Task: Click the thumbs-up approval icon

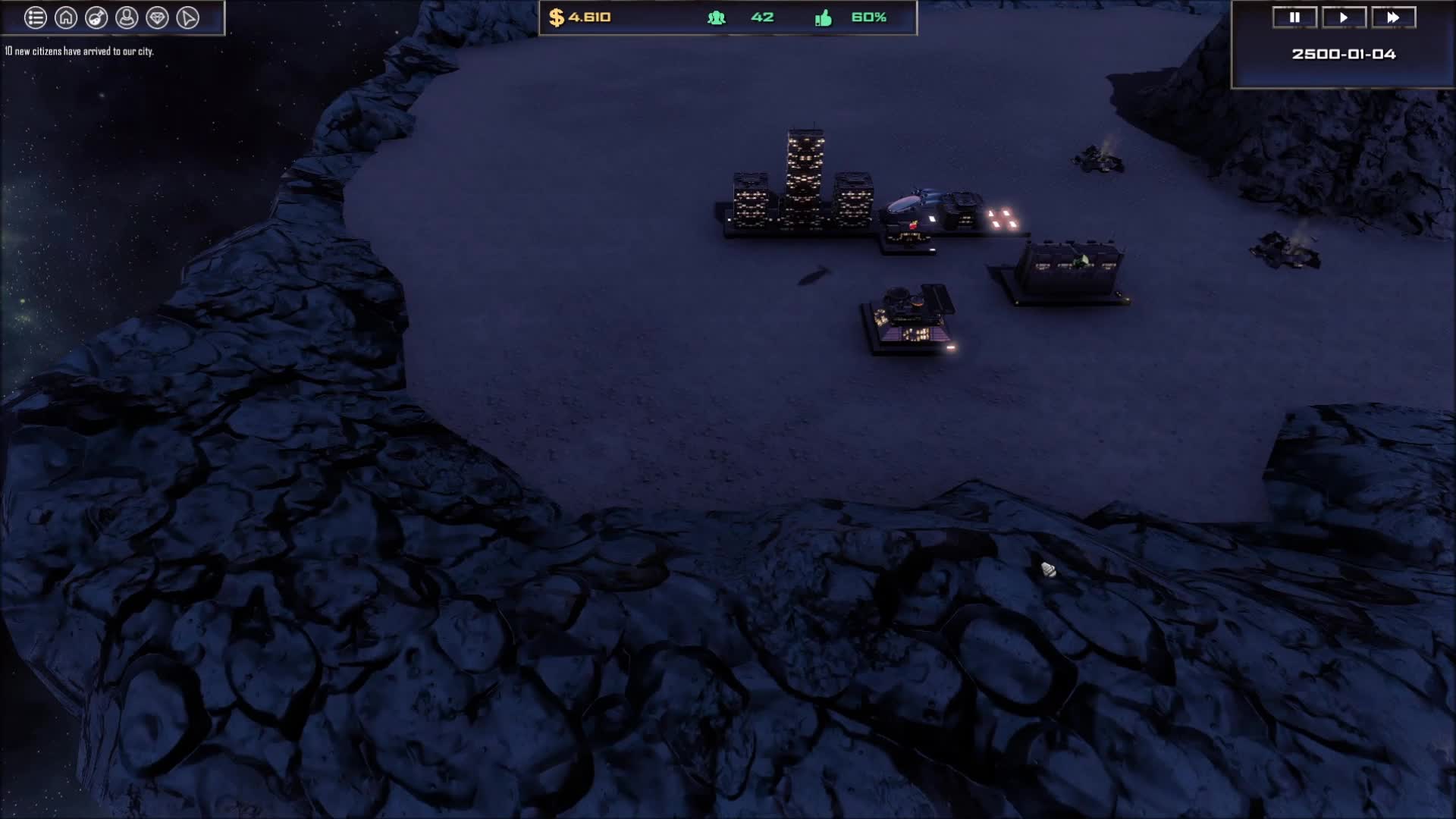Action: click(823, 17)
